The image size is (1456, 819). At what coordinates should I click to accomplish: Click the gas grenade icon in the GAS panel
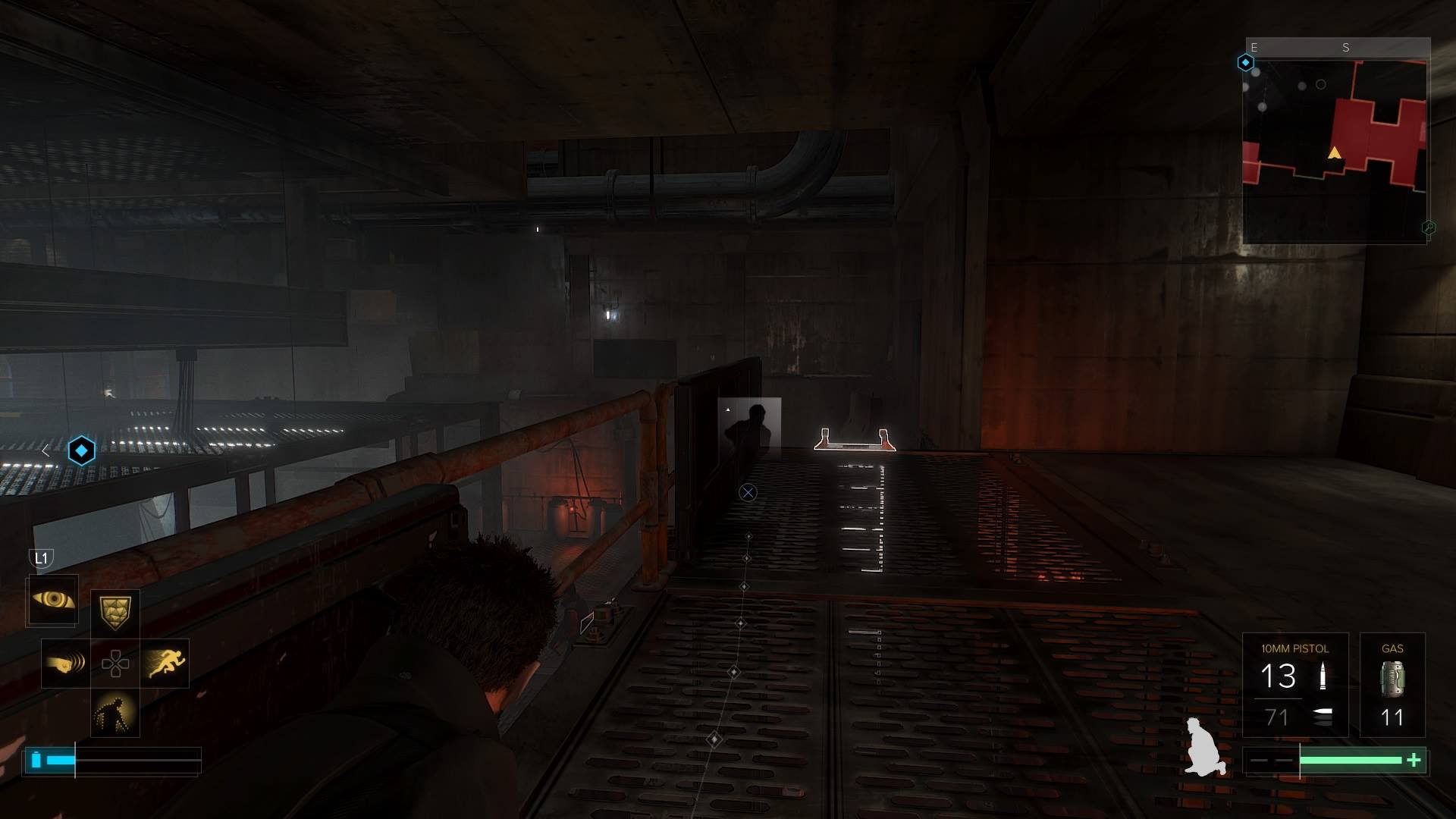[1392, 679]
